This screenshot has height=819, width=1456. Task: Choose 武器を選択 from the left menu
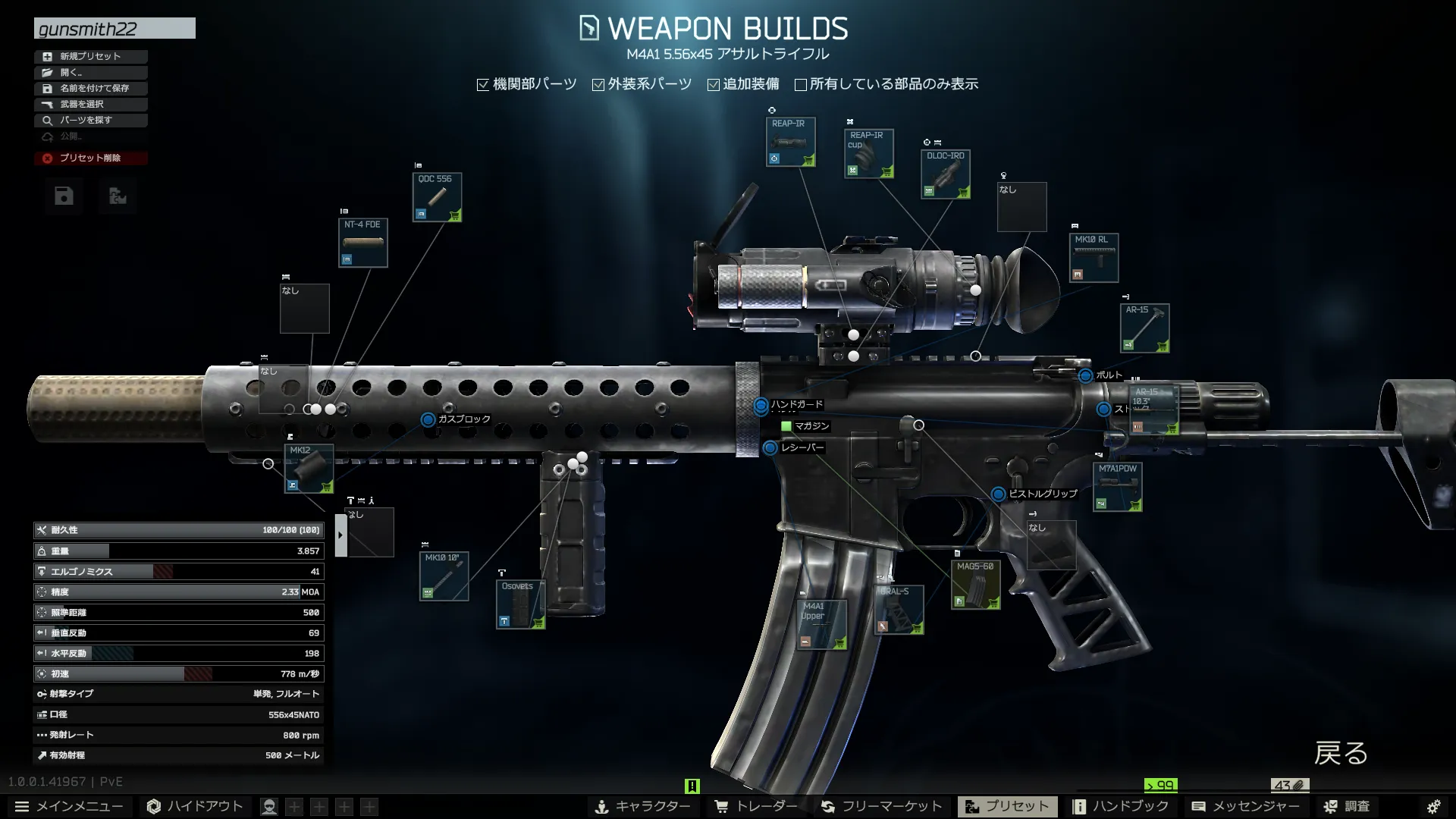click(x=90, y=104)
